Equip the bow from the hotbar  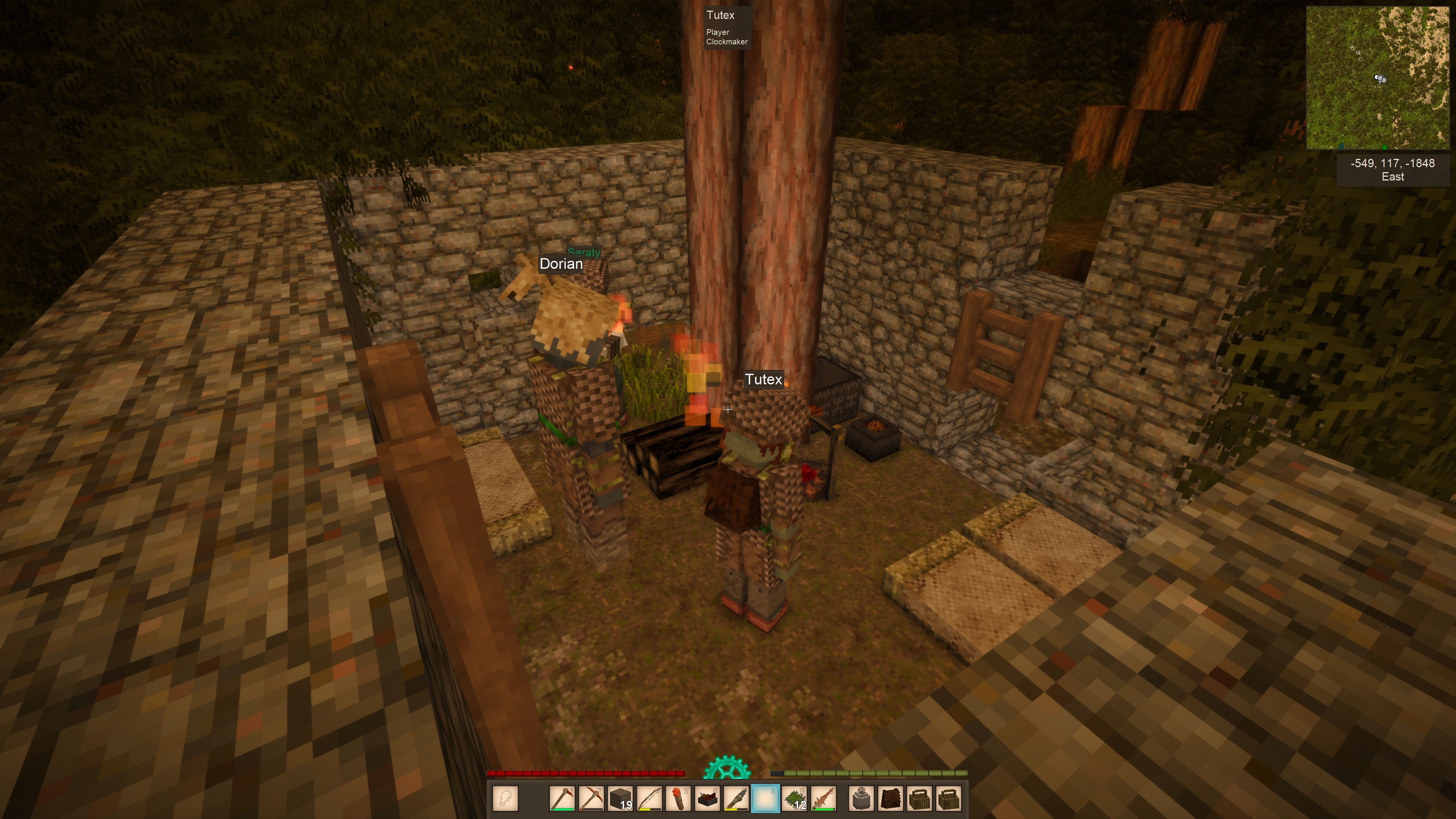tap(650, 799)
